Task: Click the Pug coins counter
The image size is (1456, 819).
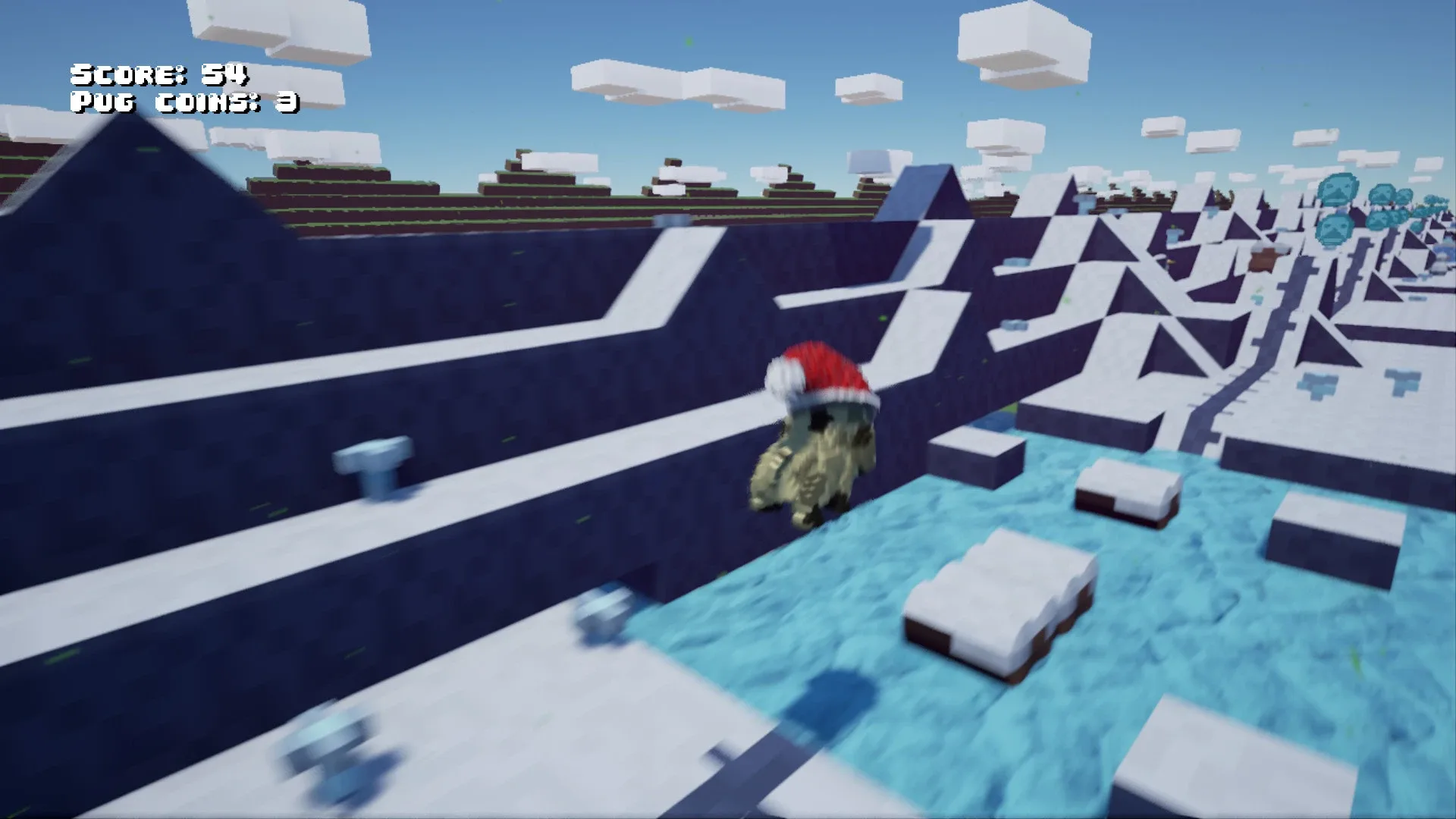Action: click(x=182, y=100)
